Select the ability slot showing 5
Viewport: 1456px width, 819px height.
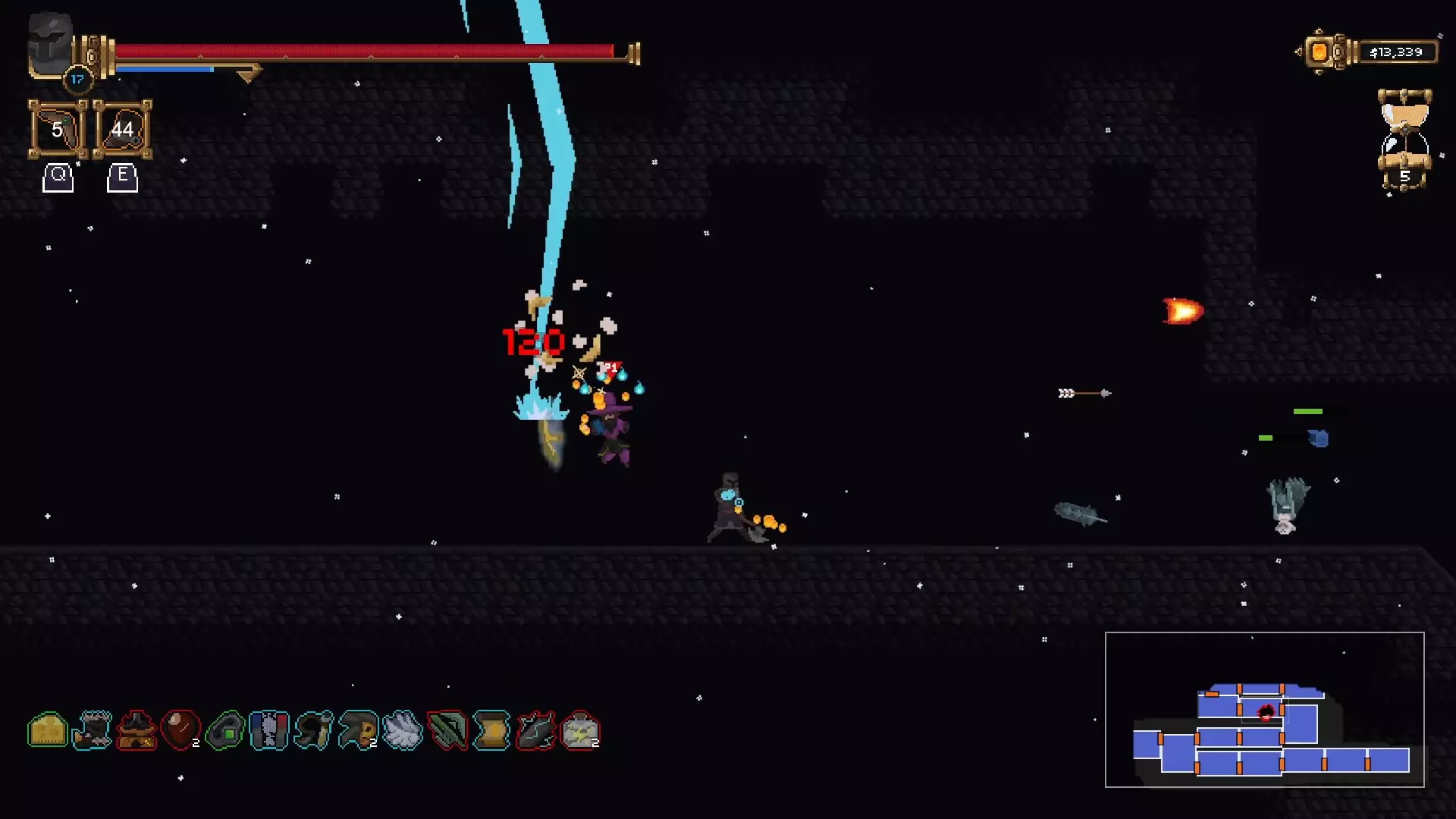point(58,130)
